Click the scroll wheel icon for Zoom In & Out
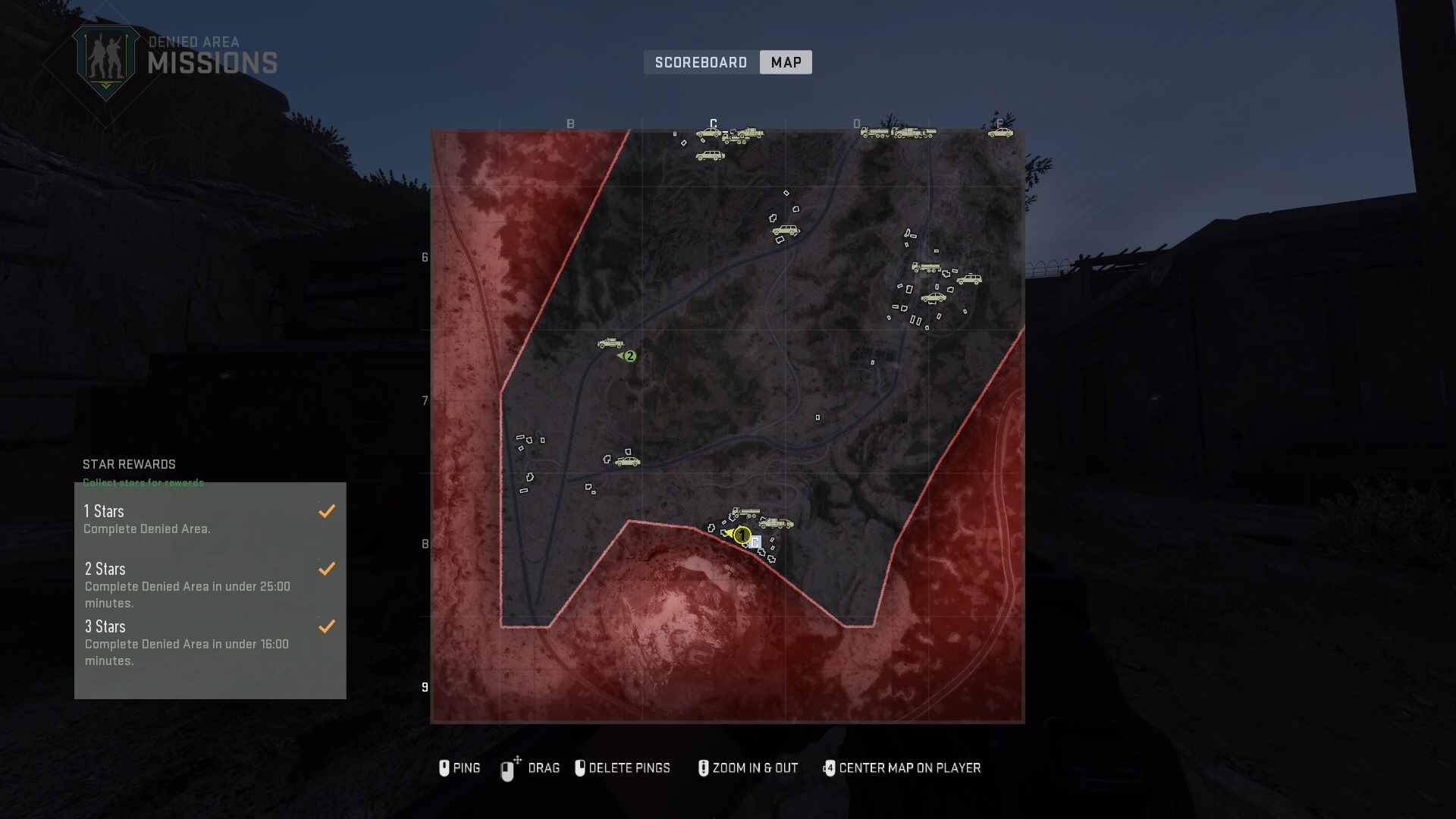The height and width of the screenshot is (819, 1456). [703, 767]
